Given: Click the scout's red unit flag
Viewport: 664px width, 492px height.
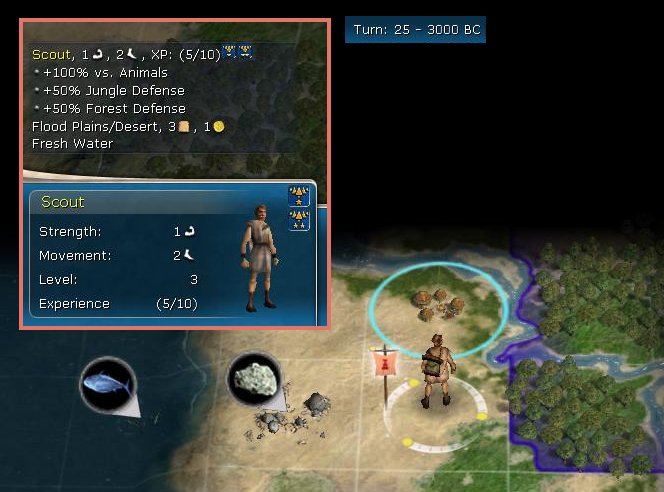Looking at the screenshot, I should pyautogui.click(x=381, y=364).
